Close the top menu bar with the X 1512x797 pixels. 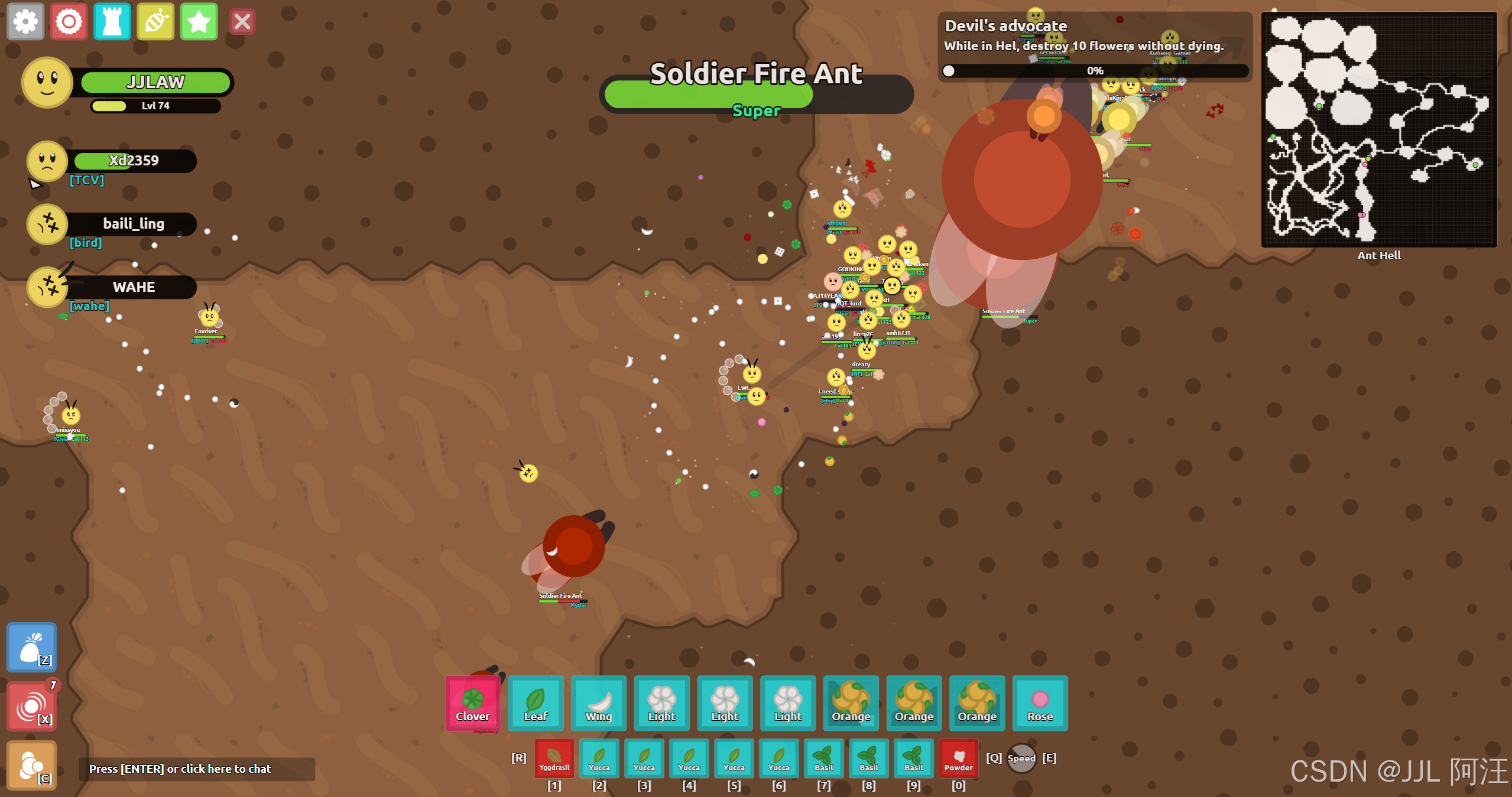click(x=242, y=22)
